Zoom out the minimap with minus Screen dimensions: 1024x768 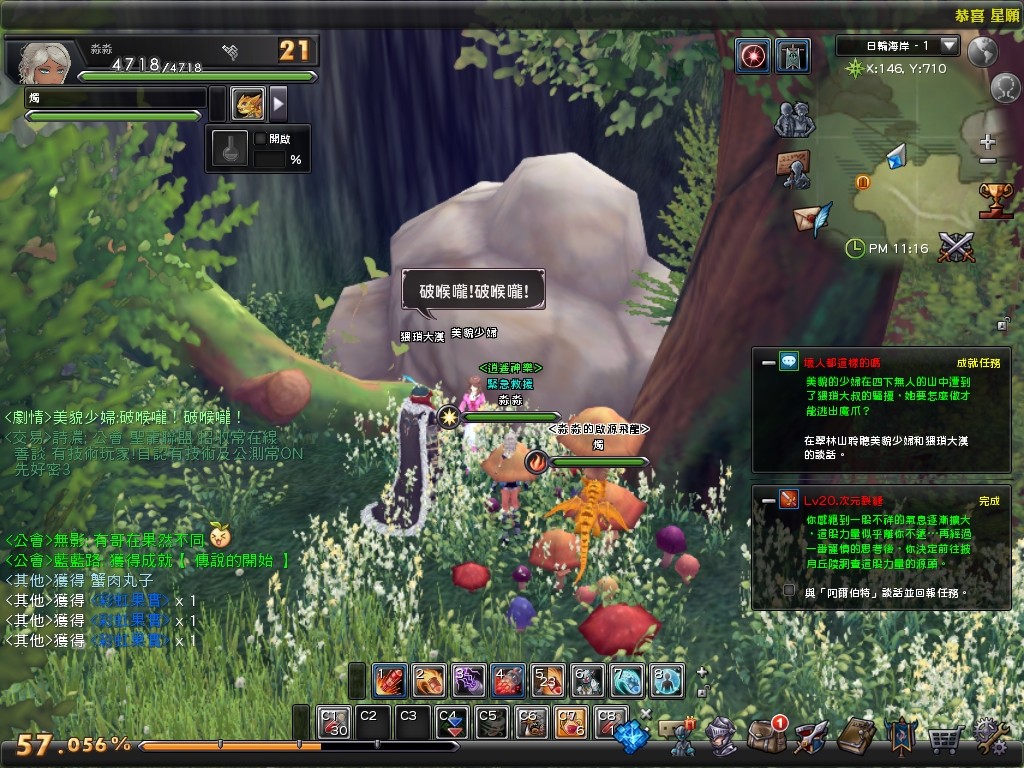pyautogui.click(x=988, y=161)
